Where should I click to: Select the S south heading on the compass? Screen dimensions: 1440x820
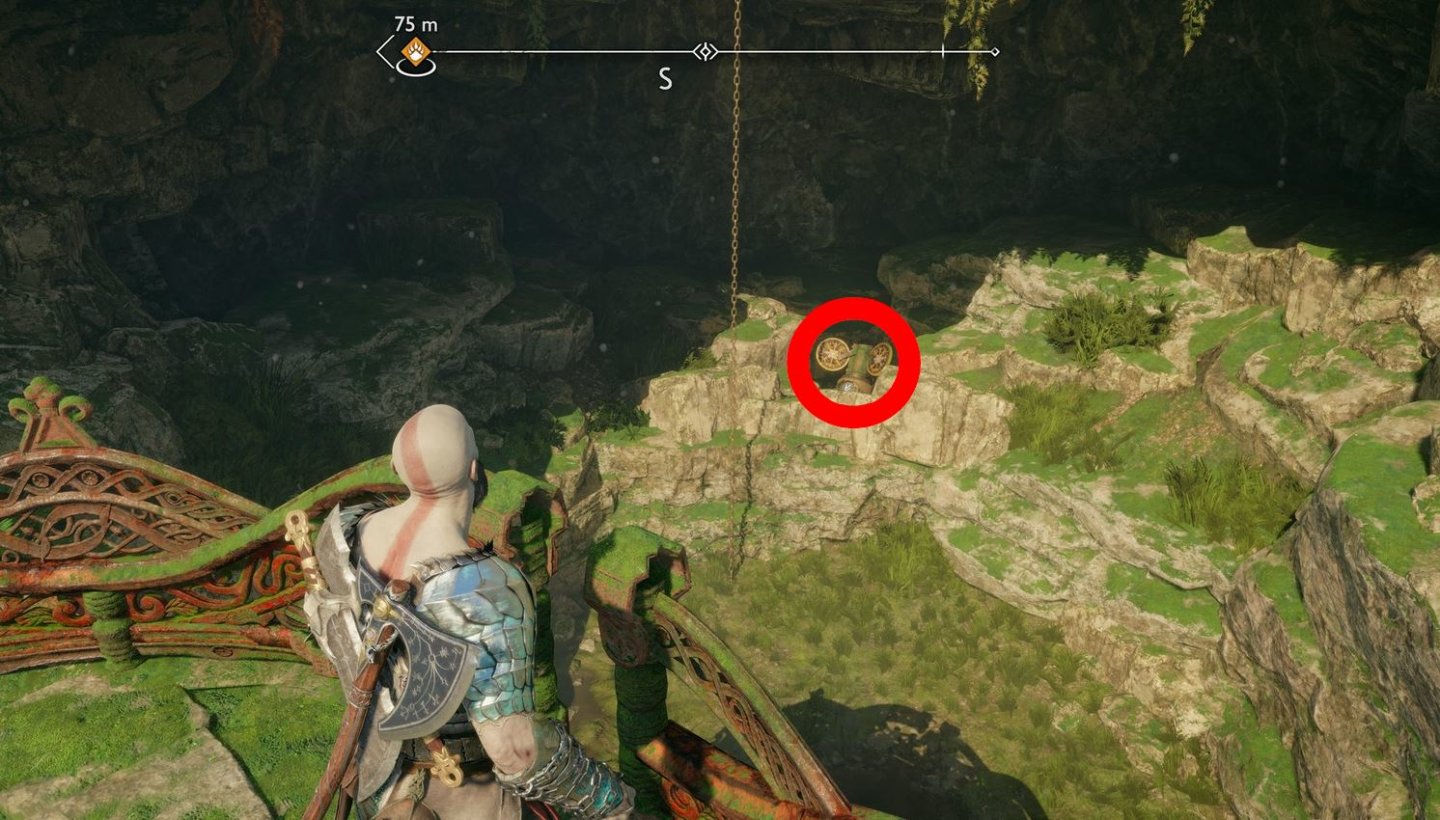pyautogui.click(x=666, y=77)
